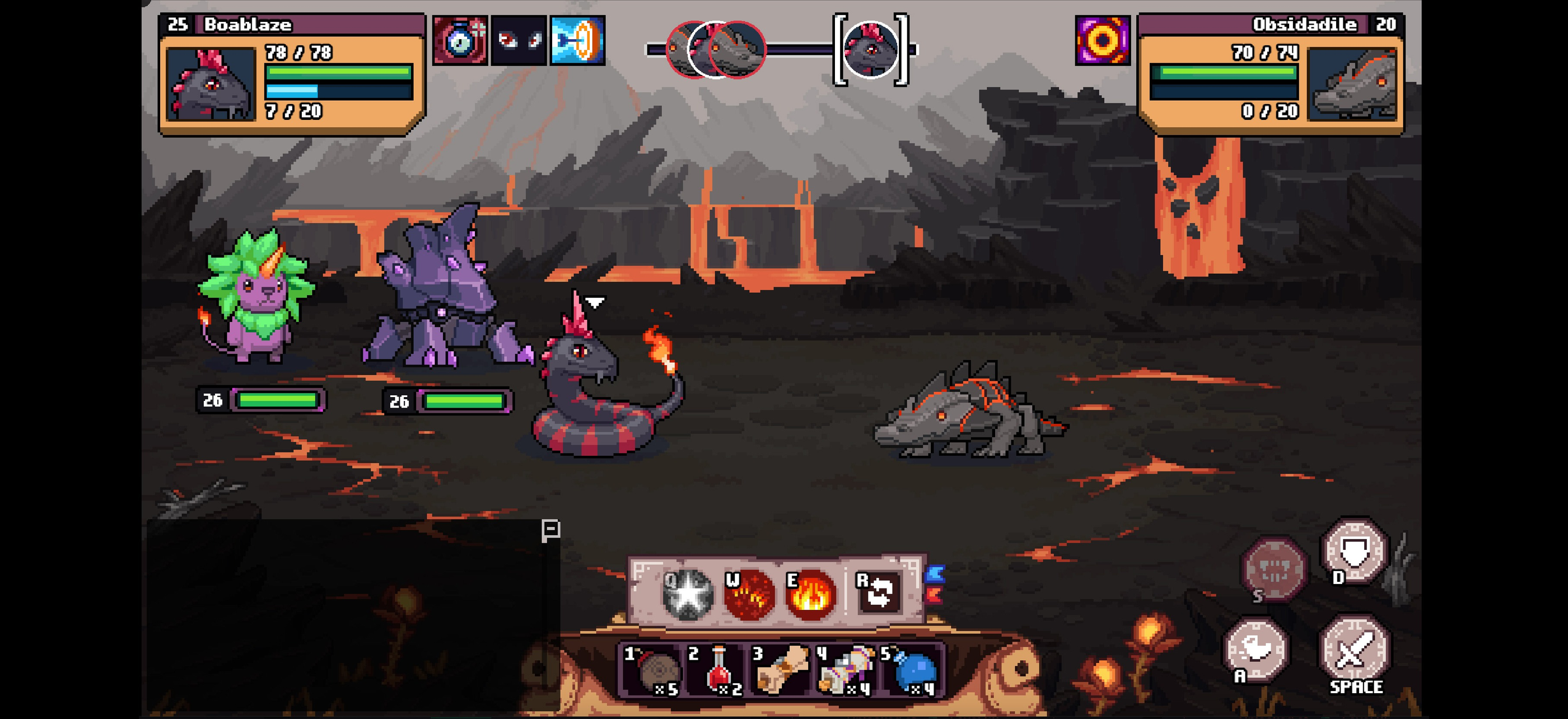
Task: Click the greyed-out round S button
Action: (x=1273, y=568)
